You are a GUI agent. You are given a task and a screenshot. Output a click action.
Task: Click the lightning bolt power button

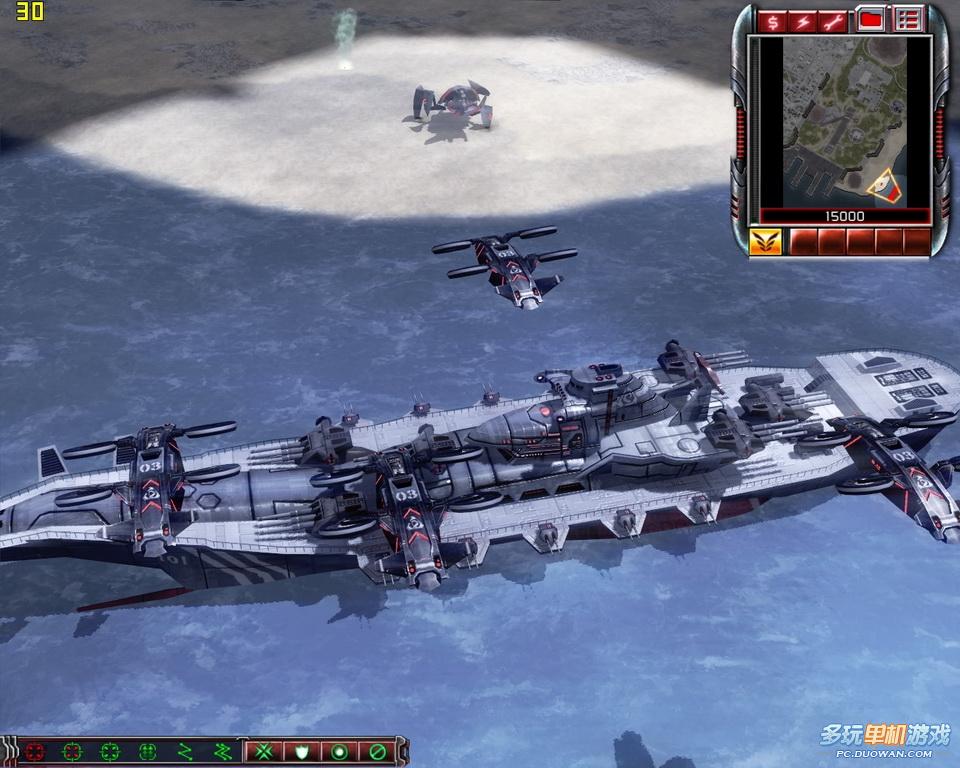803,20
